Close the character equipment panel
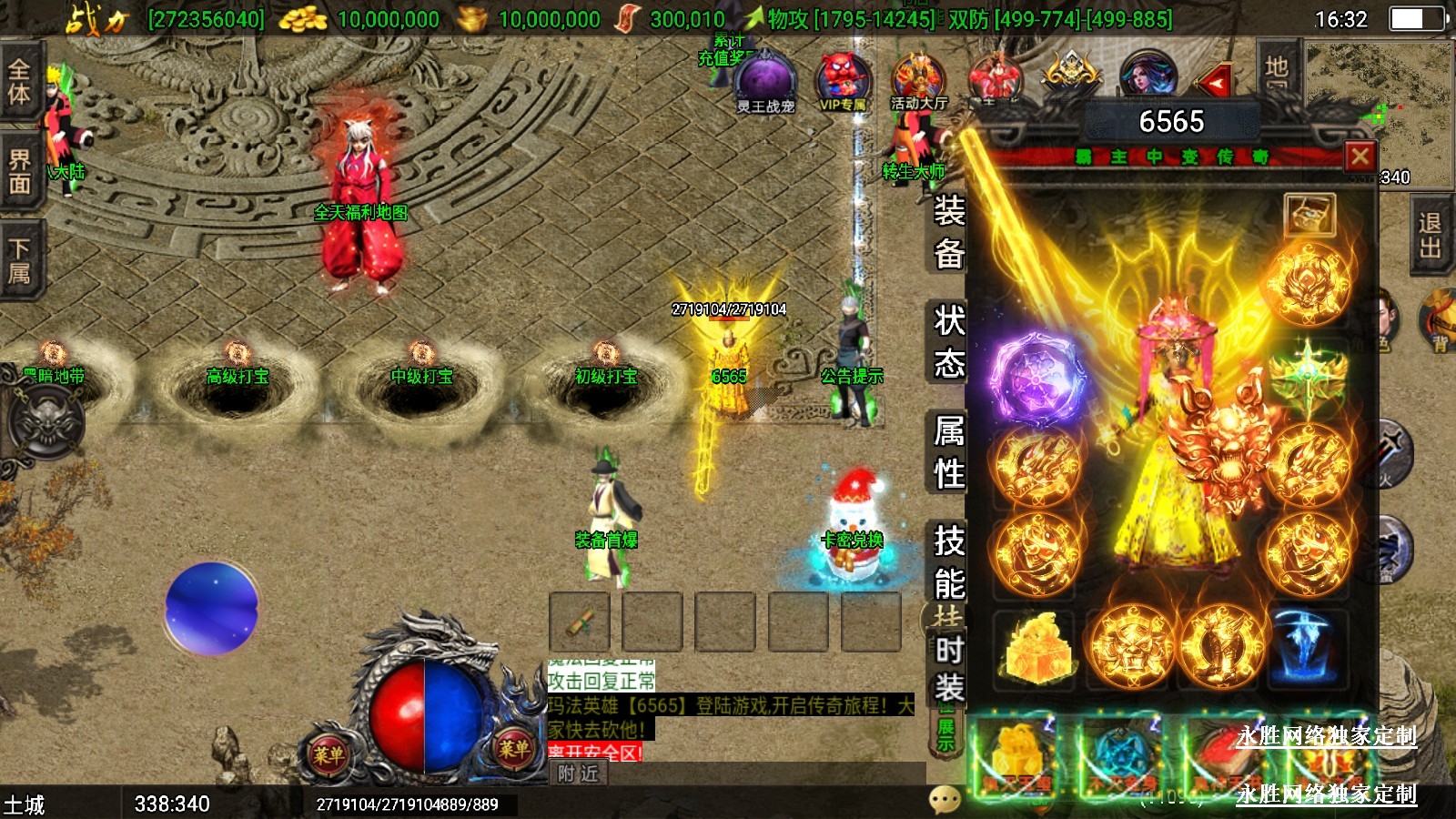Viewport: 1456px width, 819px height. point(1360,157)
